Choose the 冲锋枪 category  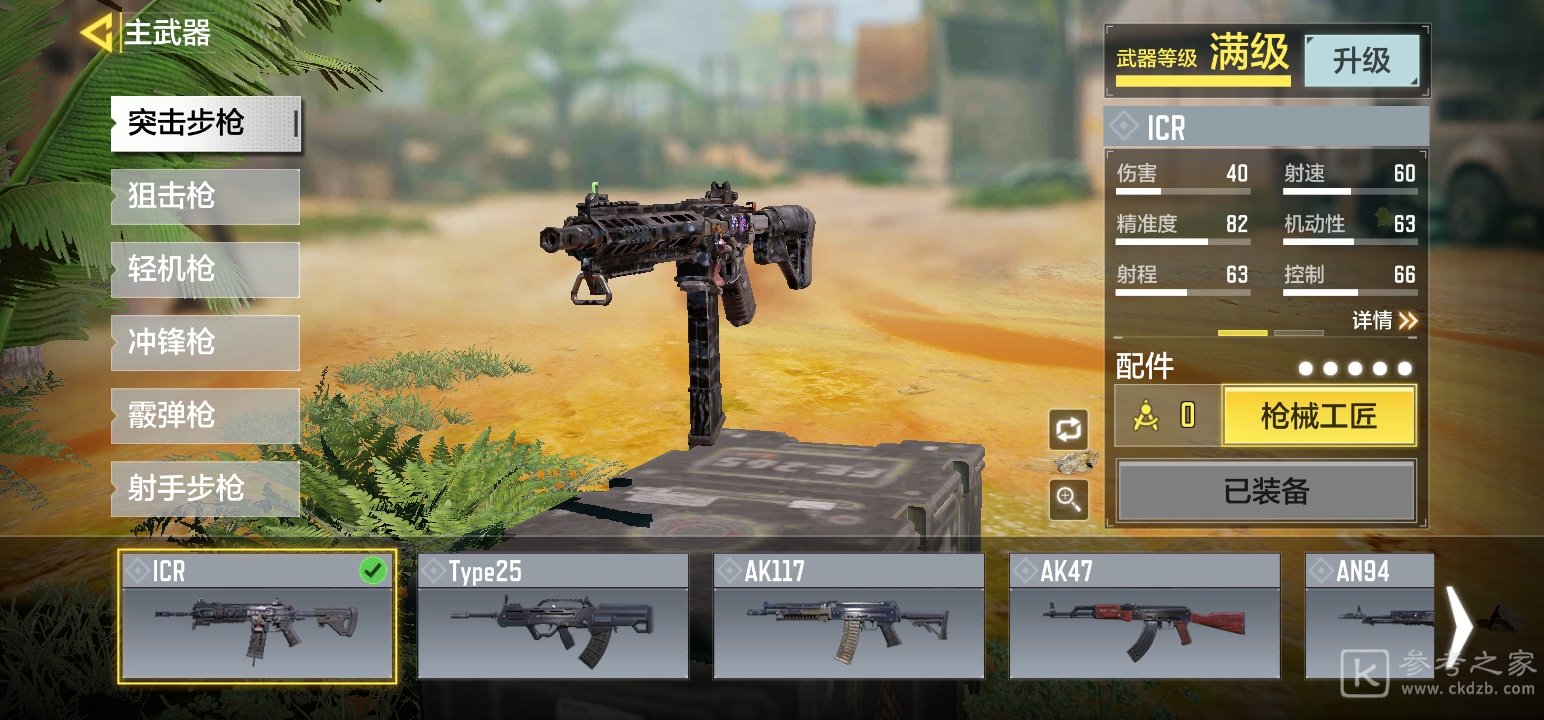click(205, 342)
